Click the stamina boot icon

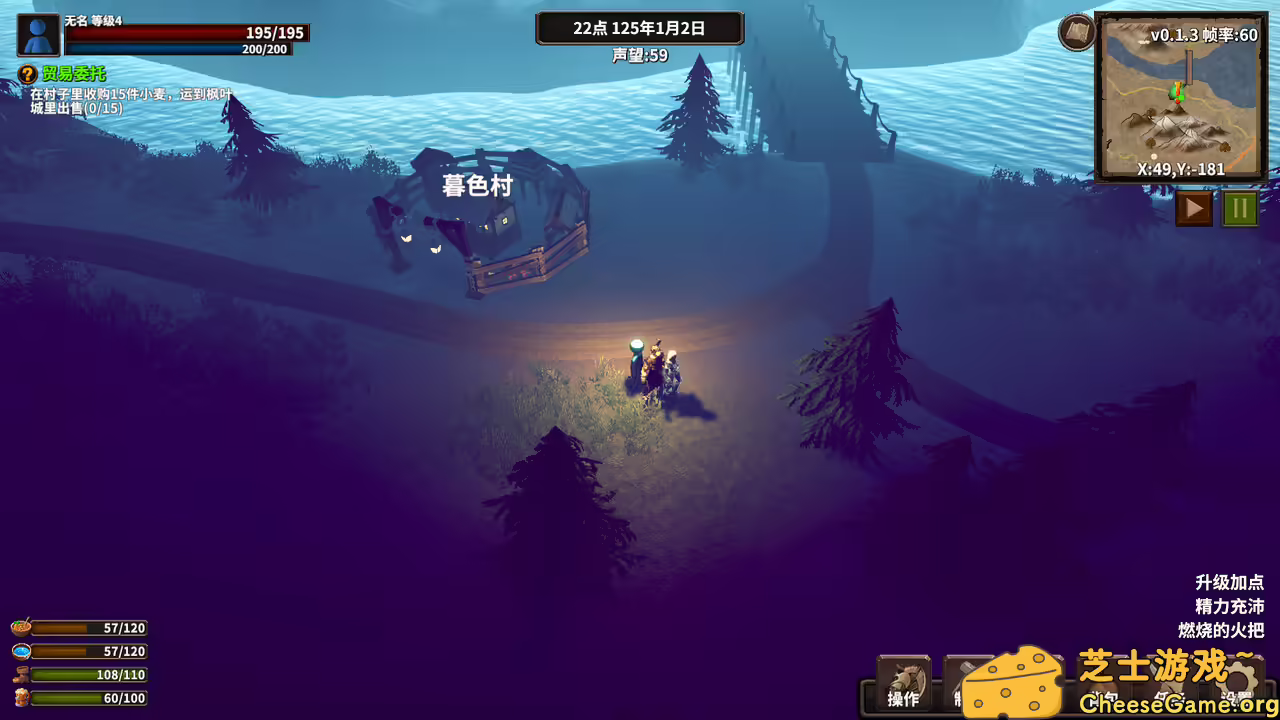[21, 674]
